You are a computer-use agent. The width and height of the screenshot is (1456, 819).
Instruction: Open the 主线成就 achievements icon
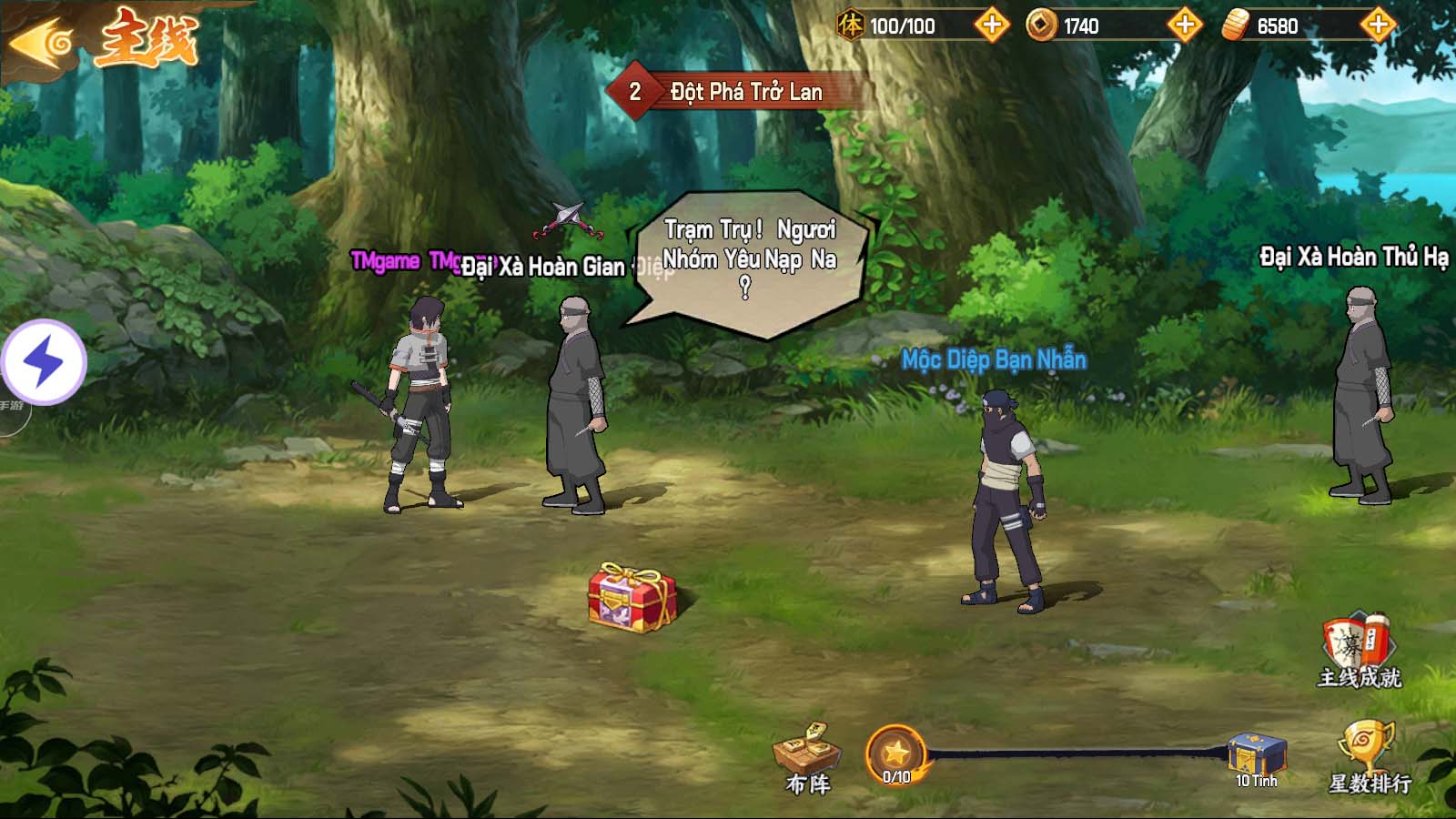tap(1359, 650)
